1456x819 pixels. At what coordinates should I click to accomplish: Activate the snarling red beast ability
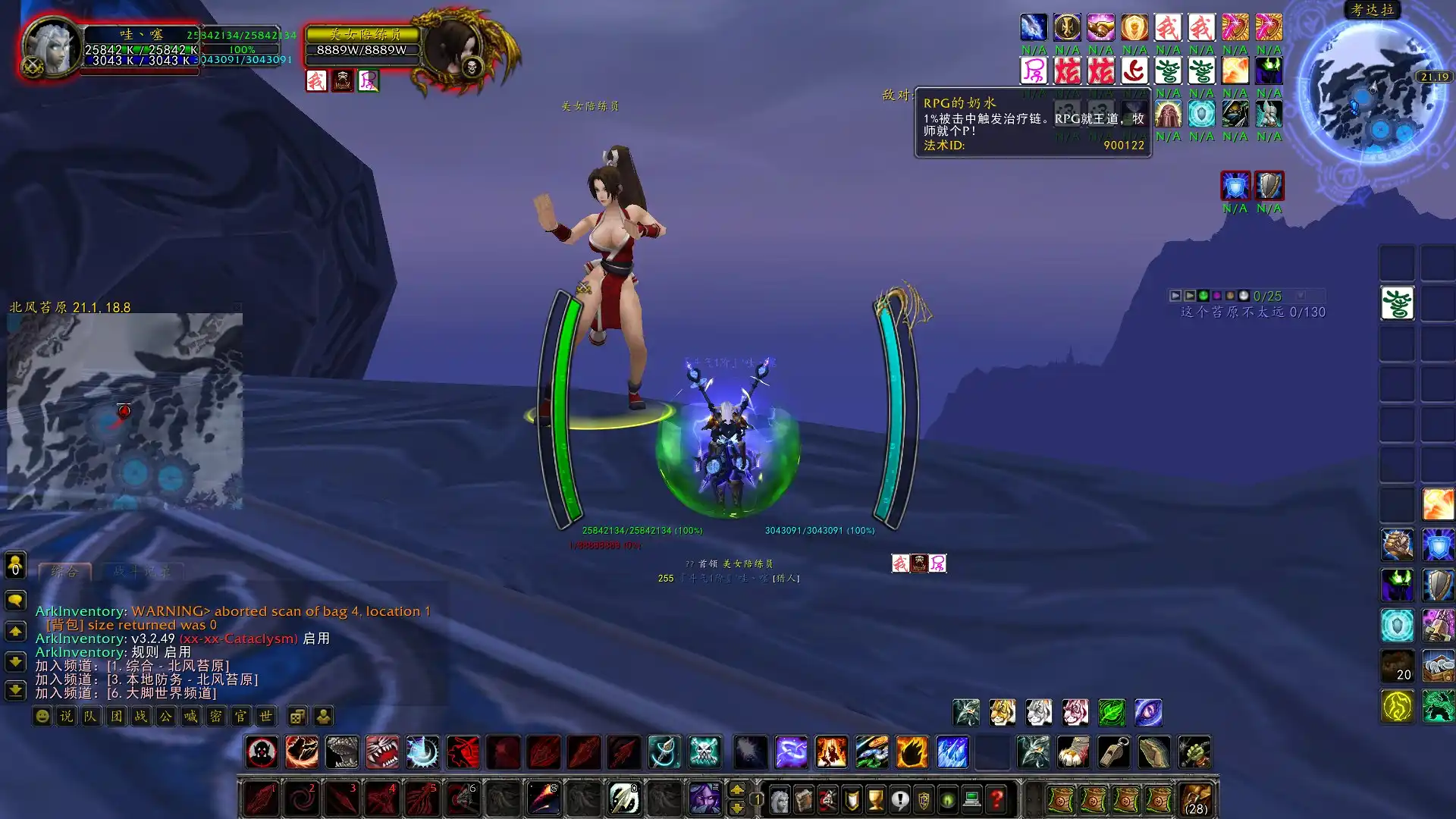coord(382,752)
